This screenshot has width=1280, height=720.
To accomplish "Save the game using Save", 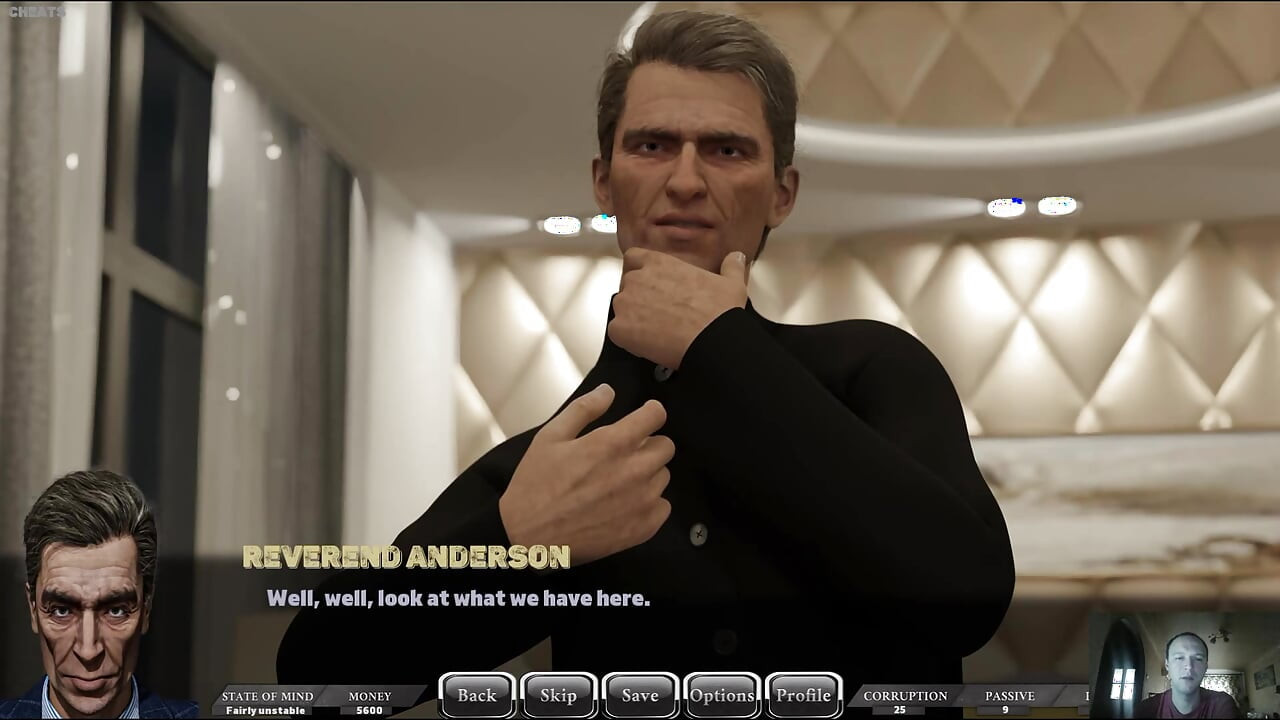I will point(640,695).
